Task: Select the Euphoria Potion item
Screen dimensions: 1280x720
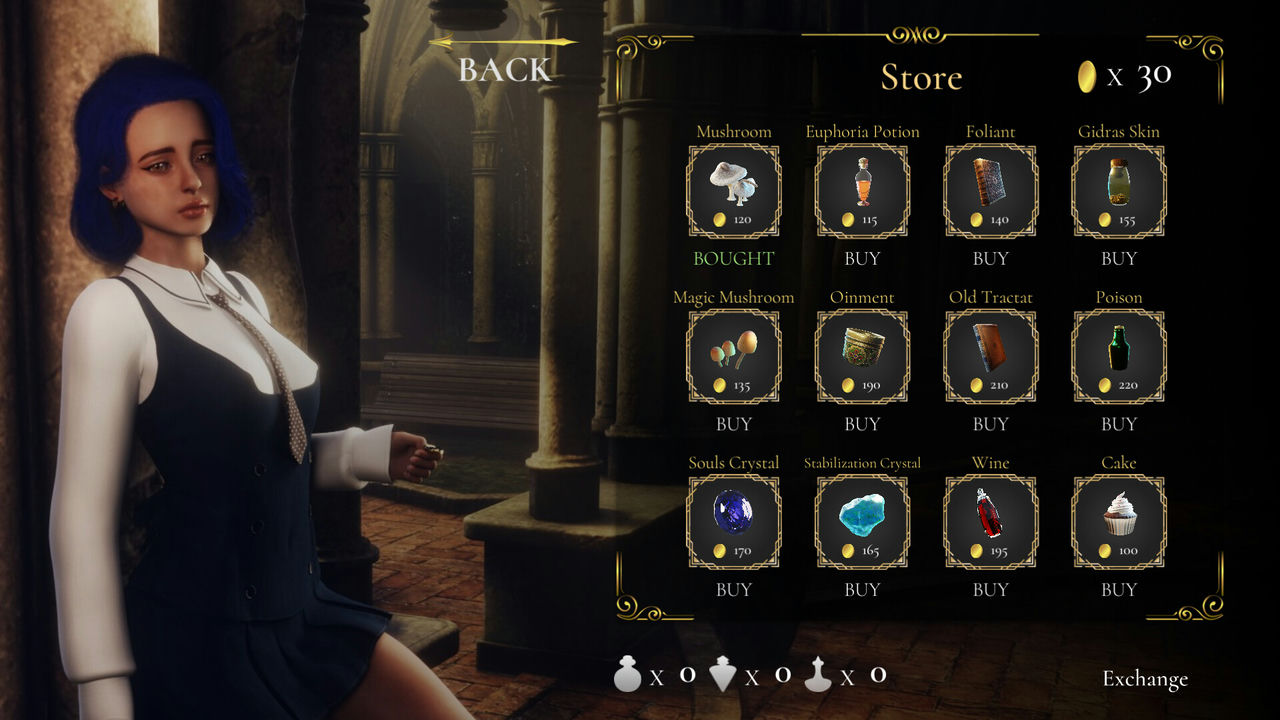Action: [x=862, y=190]
